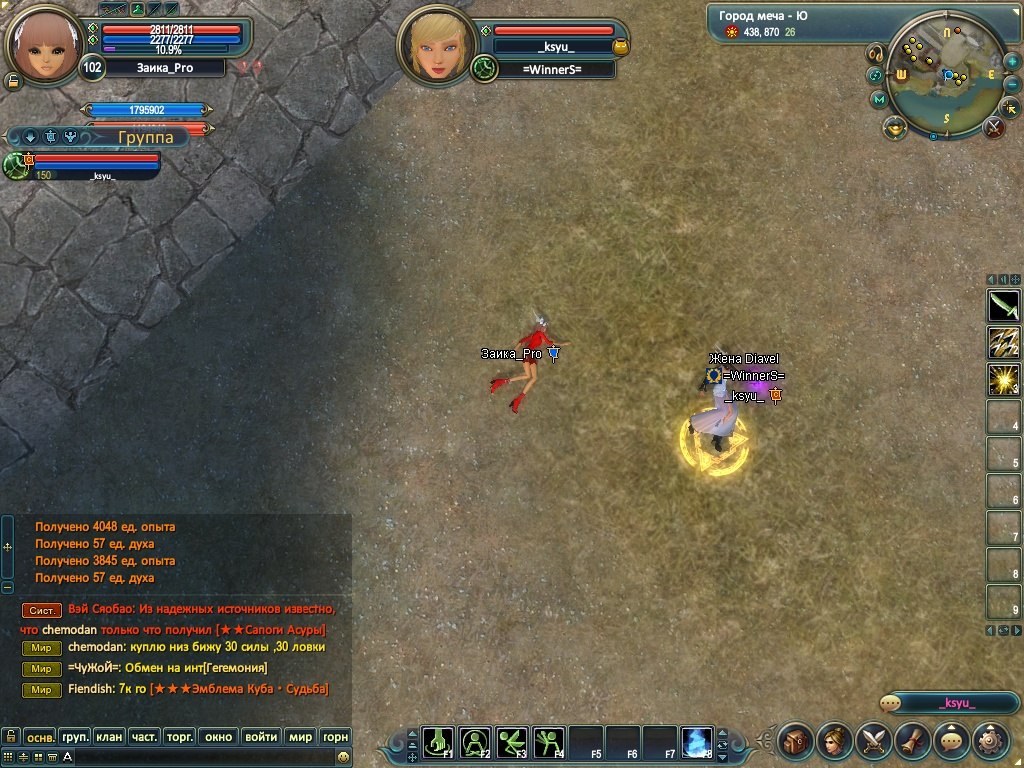The width and height of the screenshot is (1024, 768).
Task: Activate the F1 skill on the hotbar
Action: coord(438,743)
